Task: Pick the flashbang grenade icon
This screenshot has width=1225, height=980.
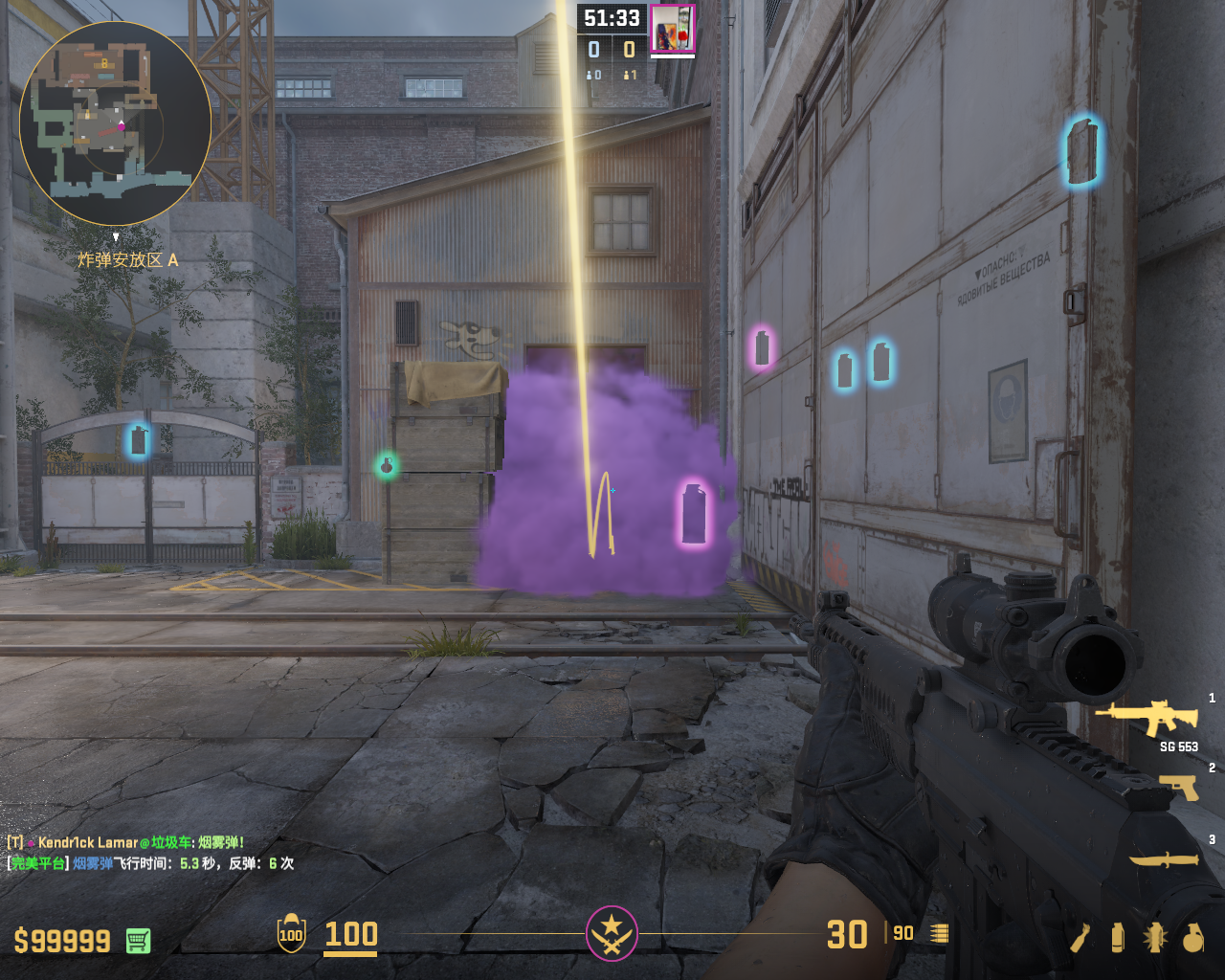Action: [x=1154, y=938]
